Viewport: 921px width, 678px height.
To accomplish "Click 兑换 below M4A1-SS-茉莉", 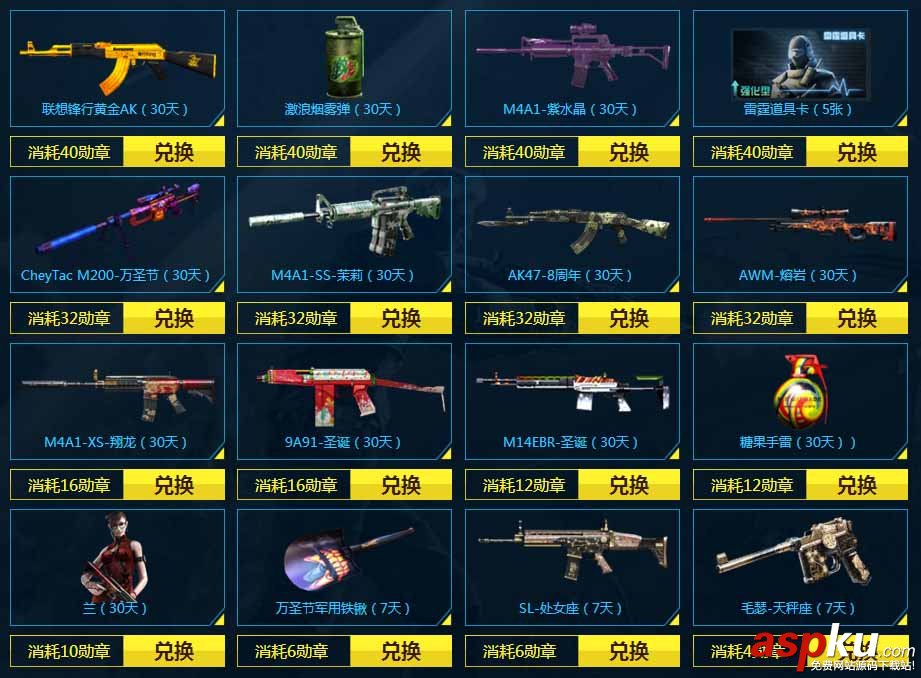I will 401,318.
